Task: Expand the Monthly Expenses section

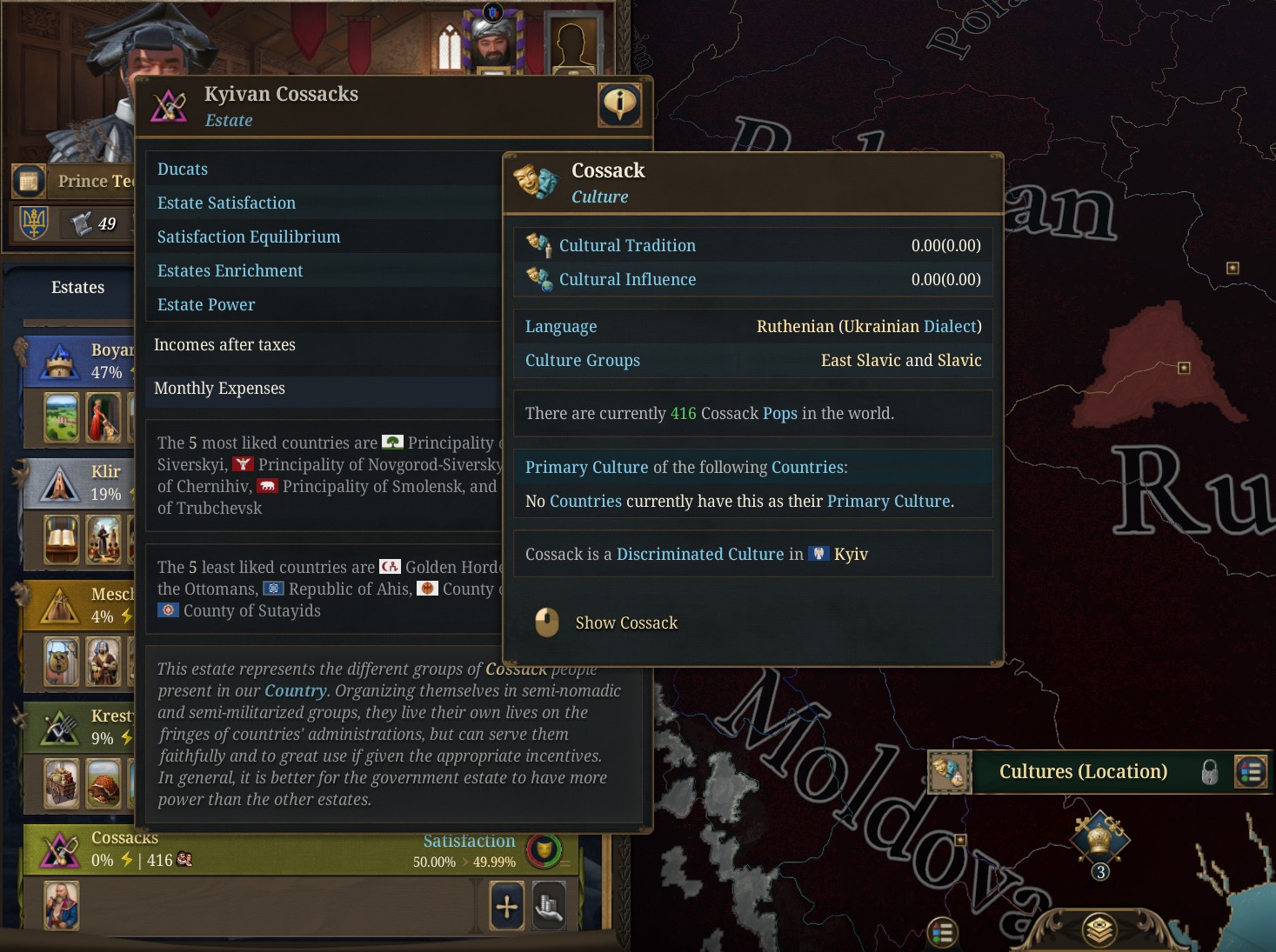Action: [219, 389]
